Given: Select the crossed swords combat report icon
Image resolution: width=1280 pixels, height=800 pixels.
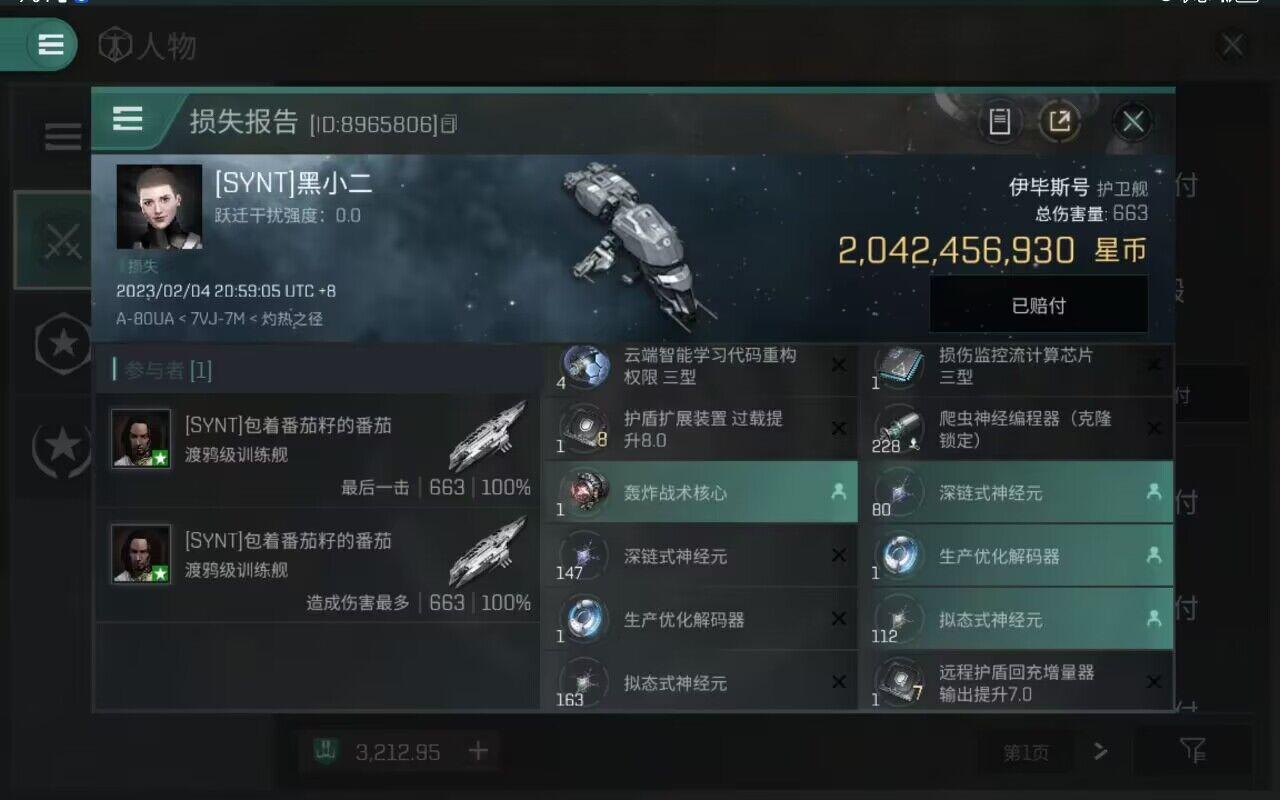Looking at the screenshot, I should pyautogui.click(x=62, y=240).
